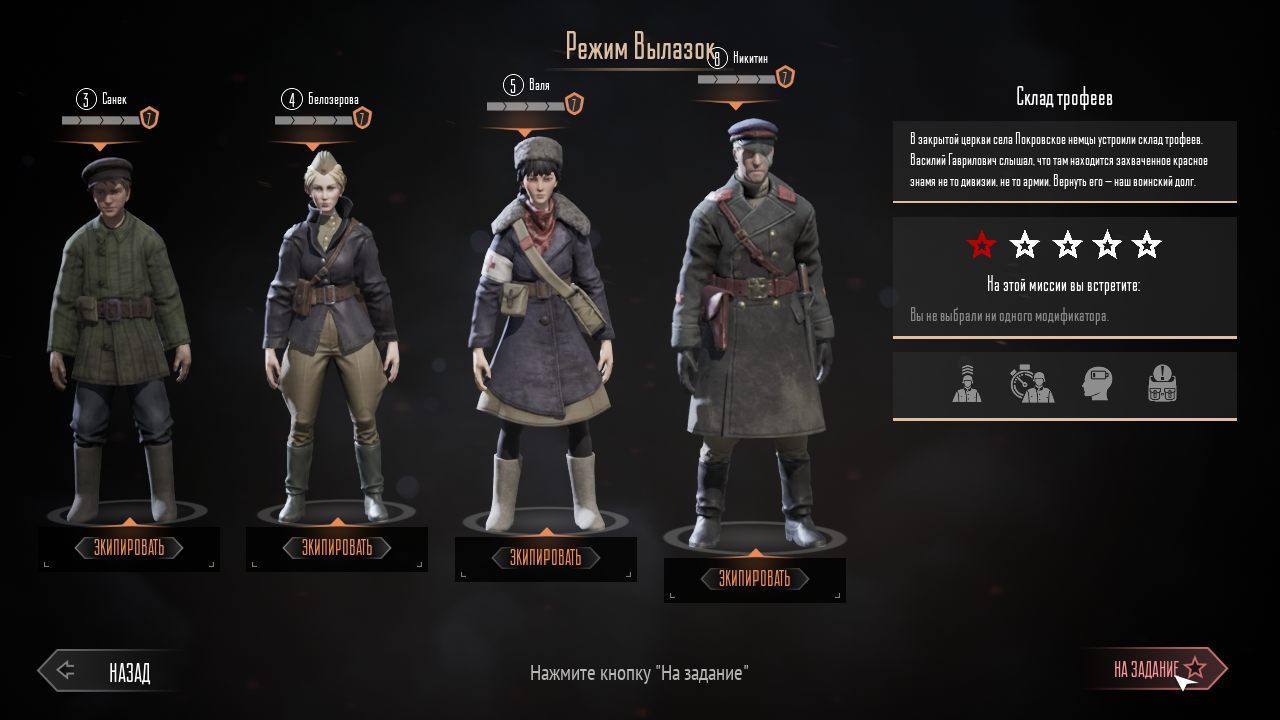Click Экипировать under Валя
The width and height of the screenshot is (1280, 720).
(545, 558)
